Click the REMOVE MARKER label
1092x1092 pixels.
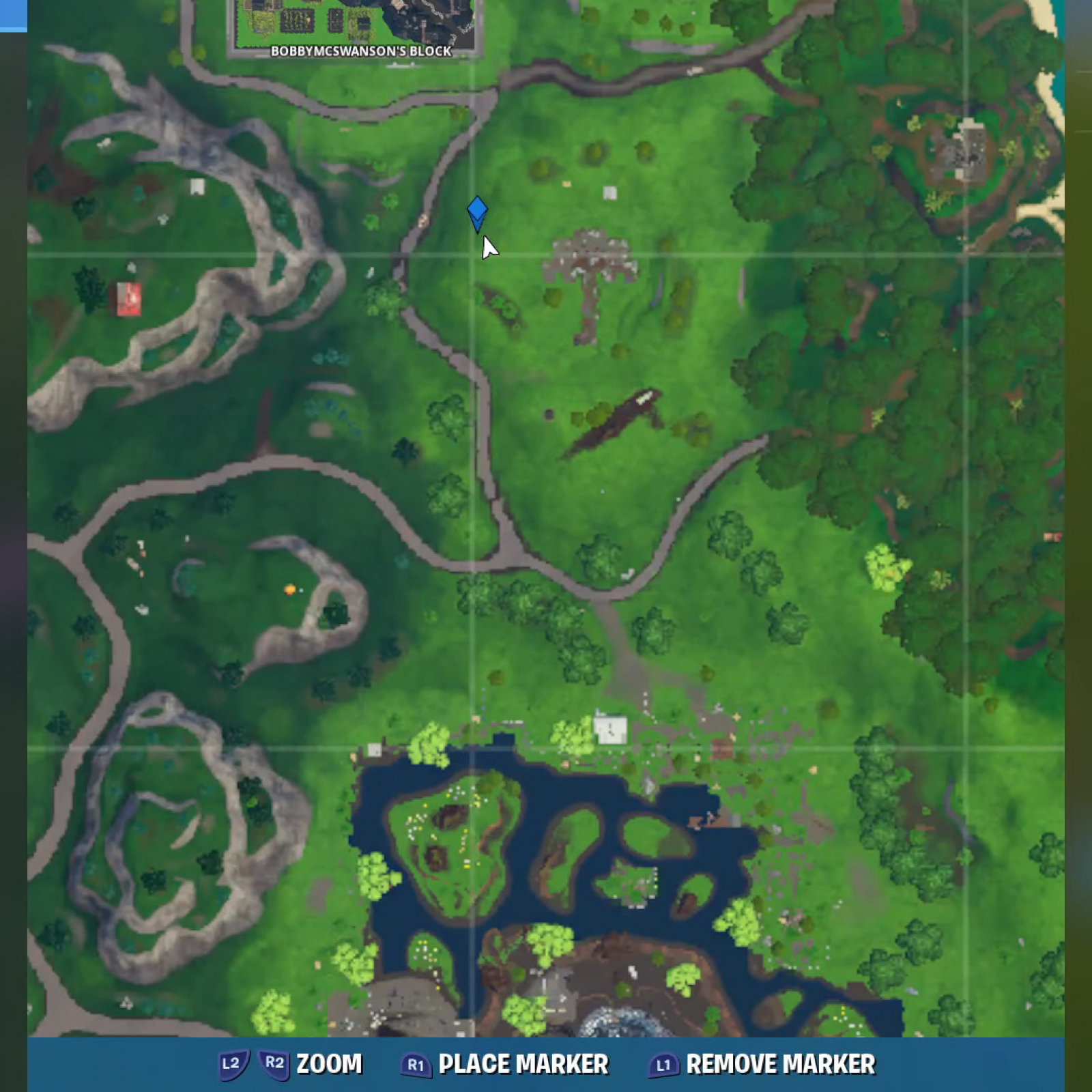(780, 1063)
